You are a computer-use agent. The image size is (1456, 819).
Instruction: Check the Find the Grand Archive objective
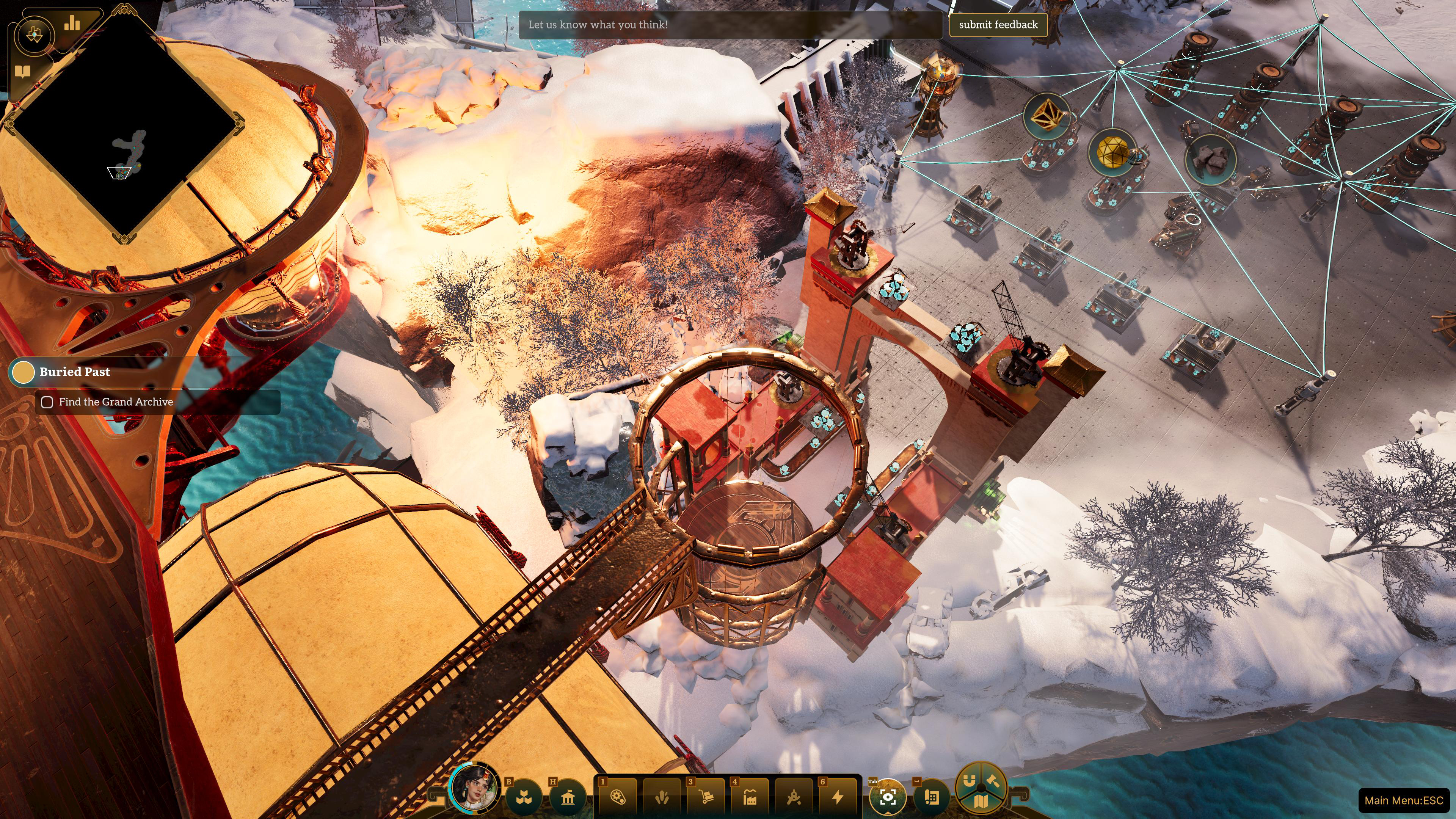coord(47,402)
